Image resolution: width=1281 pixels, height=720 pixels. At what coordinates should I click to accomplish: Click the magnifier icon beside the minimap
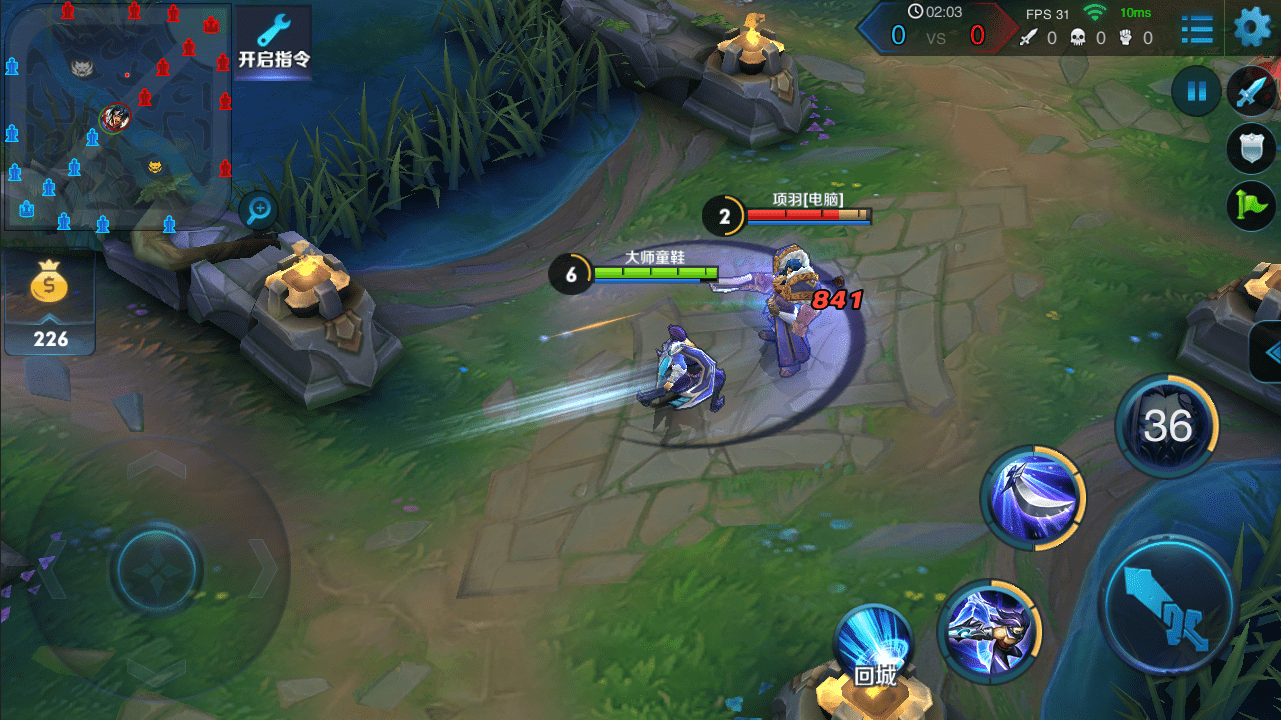tap(260, 210)
